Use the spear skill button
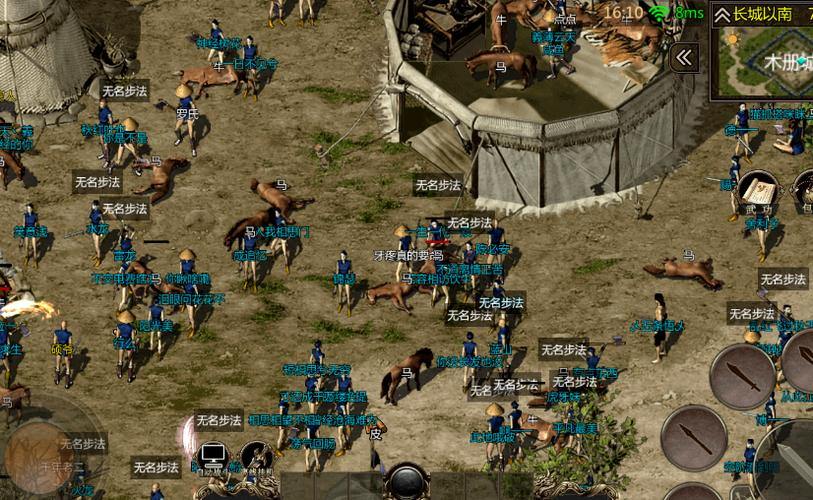This screenshot has height=500, width=813. coord(693,437)
